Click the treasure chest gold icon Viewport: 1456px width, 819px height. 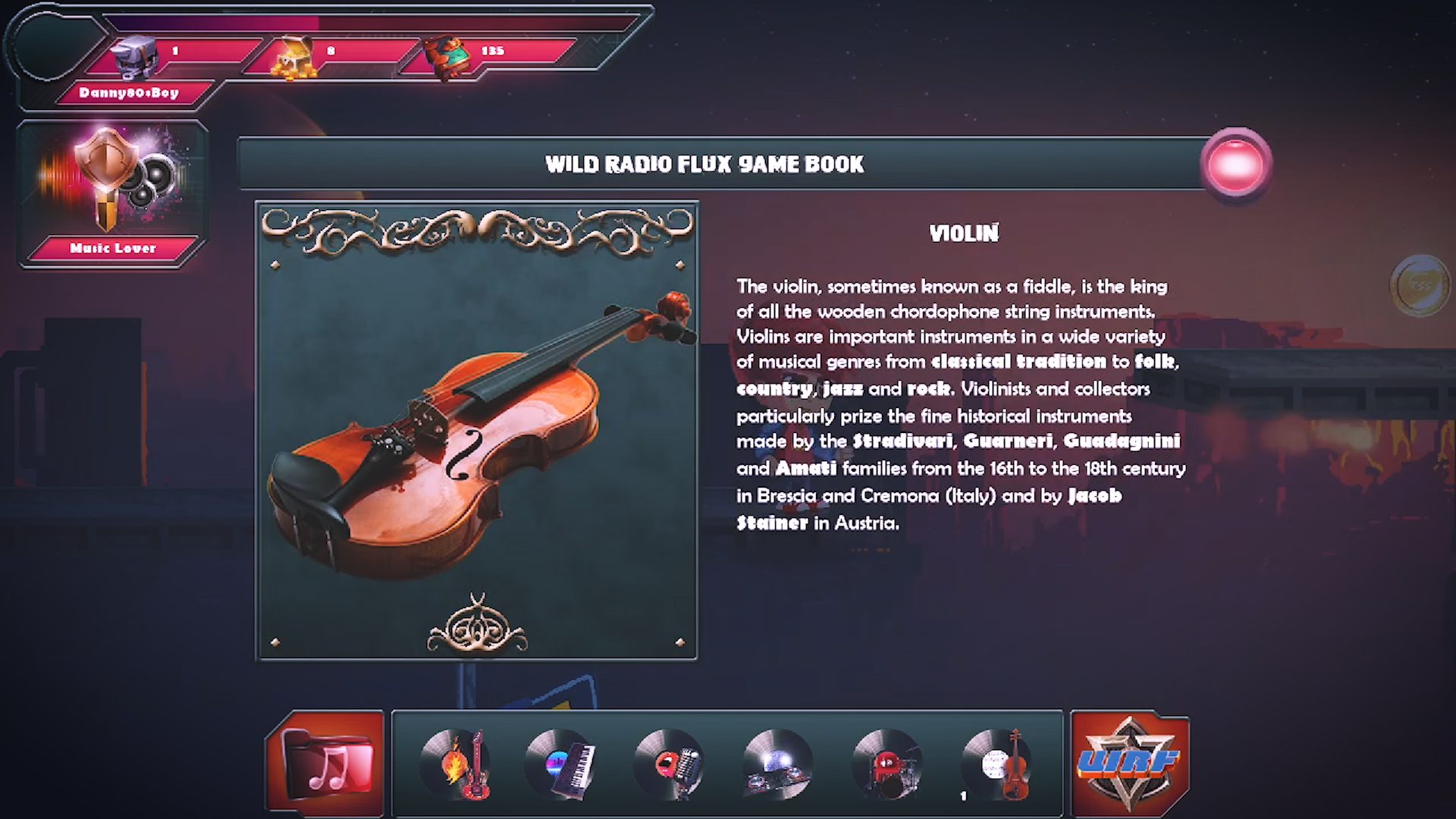coord(294,58)
